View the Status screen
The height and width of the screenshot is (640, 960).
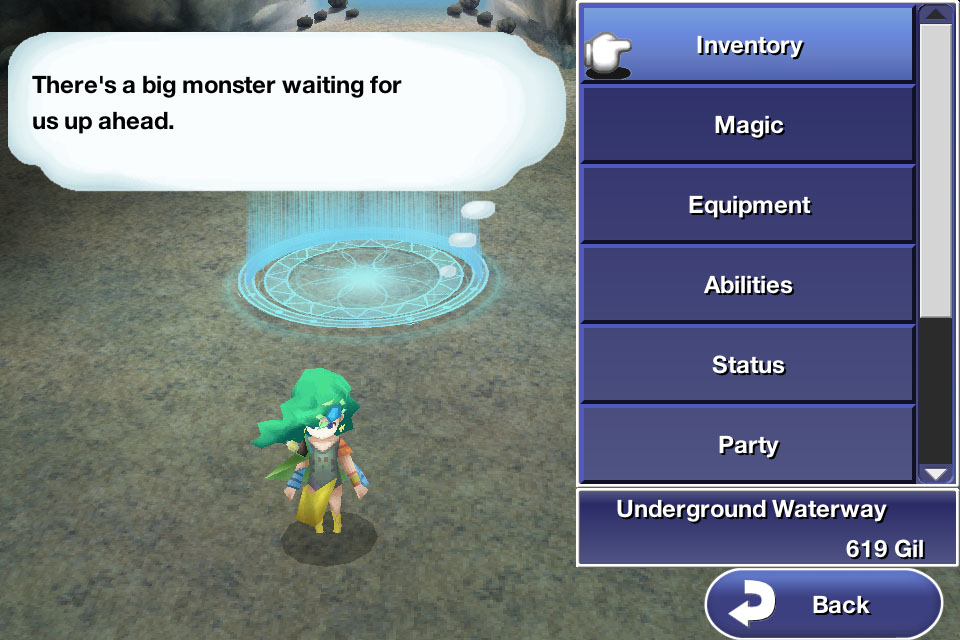pyautogui.click(x=748, y=365)
